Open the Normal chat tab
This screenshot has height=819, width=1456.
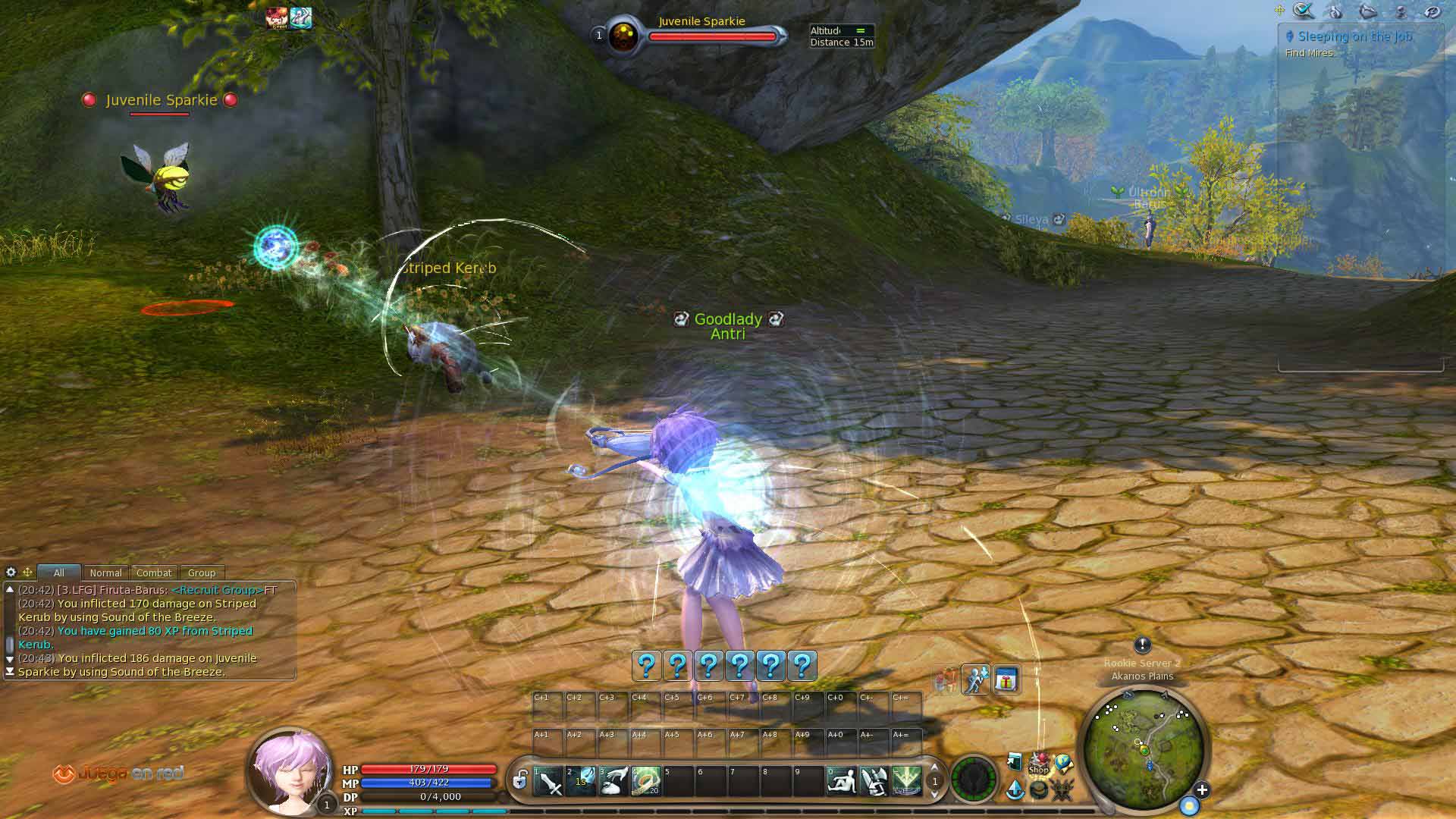105,573
